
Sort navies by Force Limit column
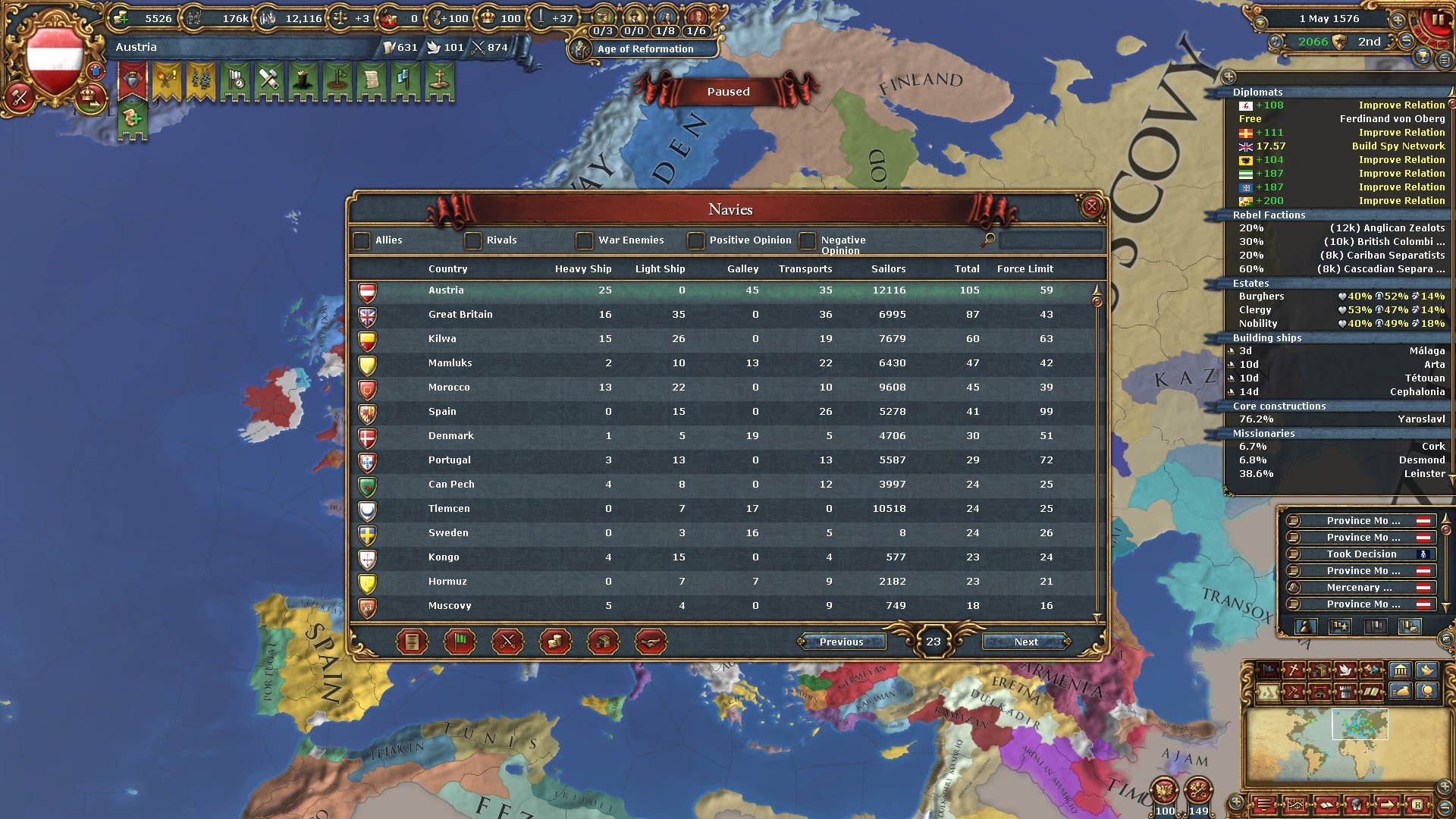coord(1025,269)
